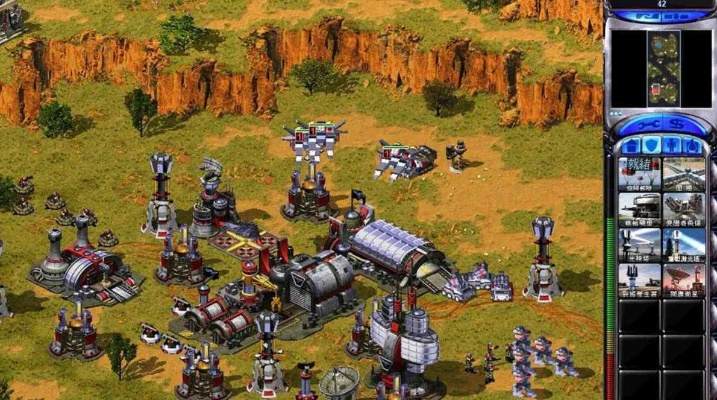The width and height of the screenshot is (717, 400).
Task: Click the radar minimap
Action: [x=660, y=68]
